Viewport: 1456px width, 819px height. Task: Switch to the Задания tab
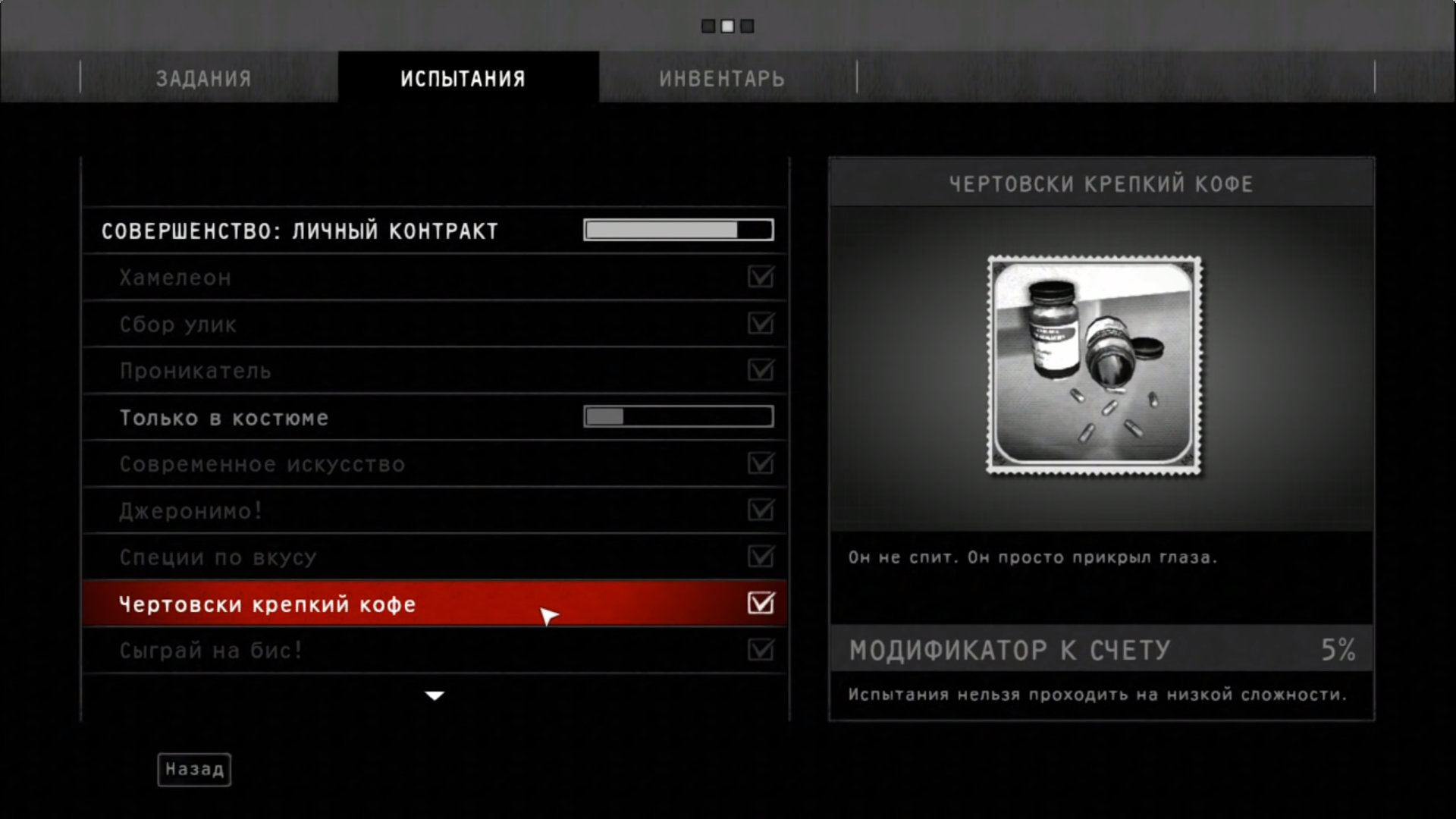203,78
